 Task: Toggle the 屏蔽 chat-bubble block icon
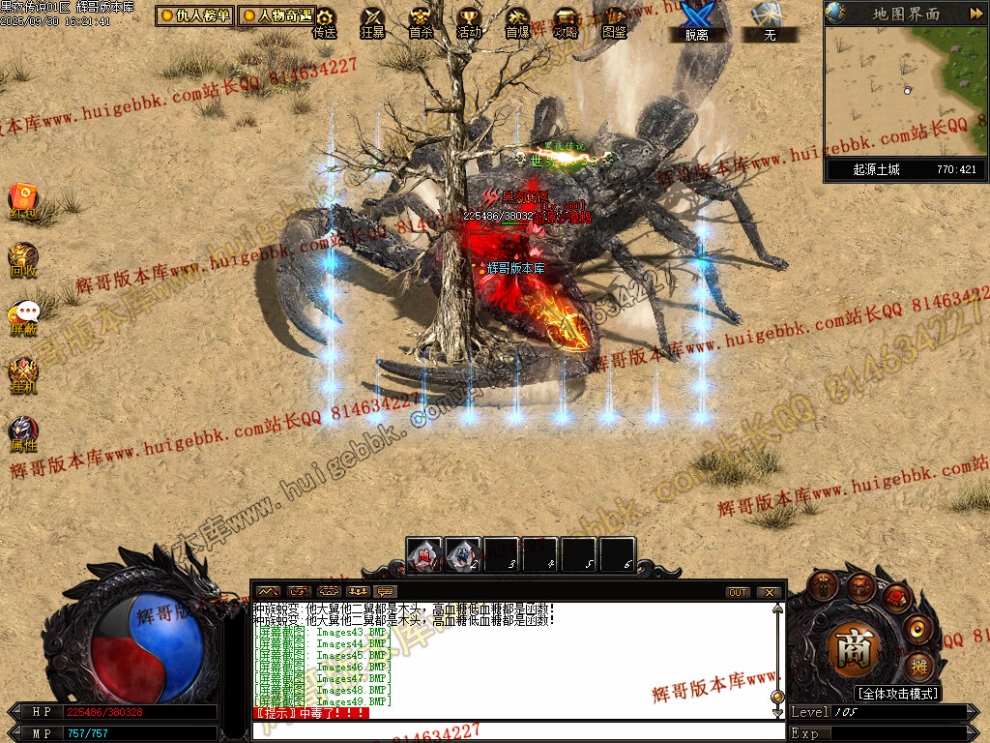tap(23, 315)
